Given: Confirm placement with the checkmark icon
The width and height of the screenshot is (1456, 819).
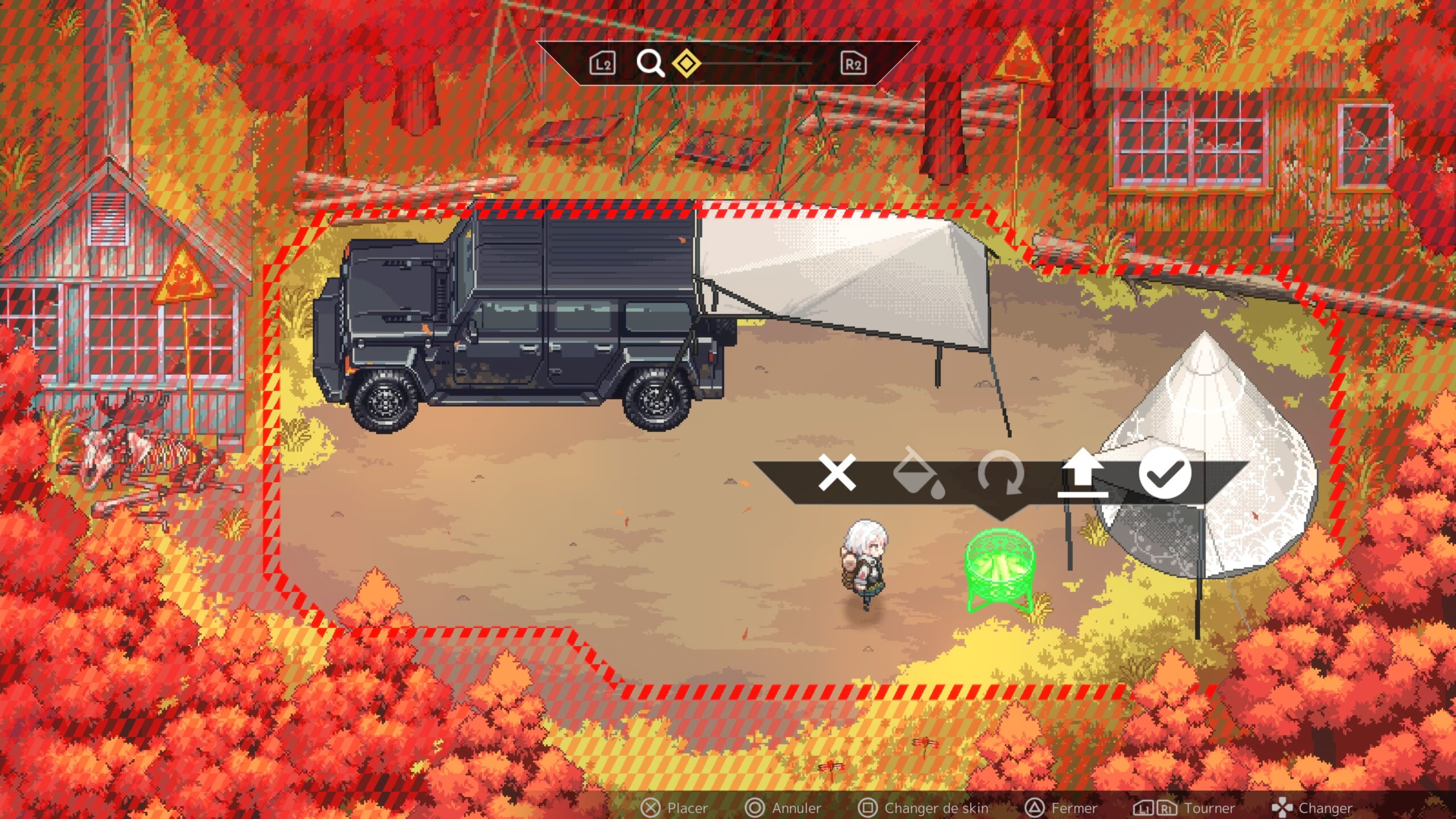Looking at the screenshot, I should click(1165, 473).
